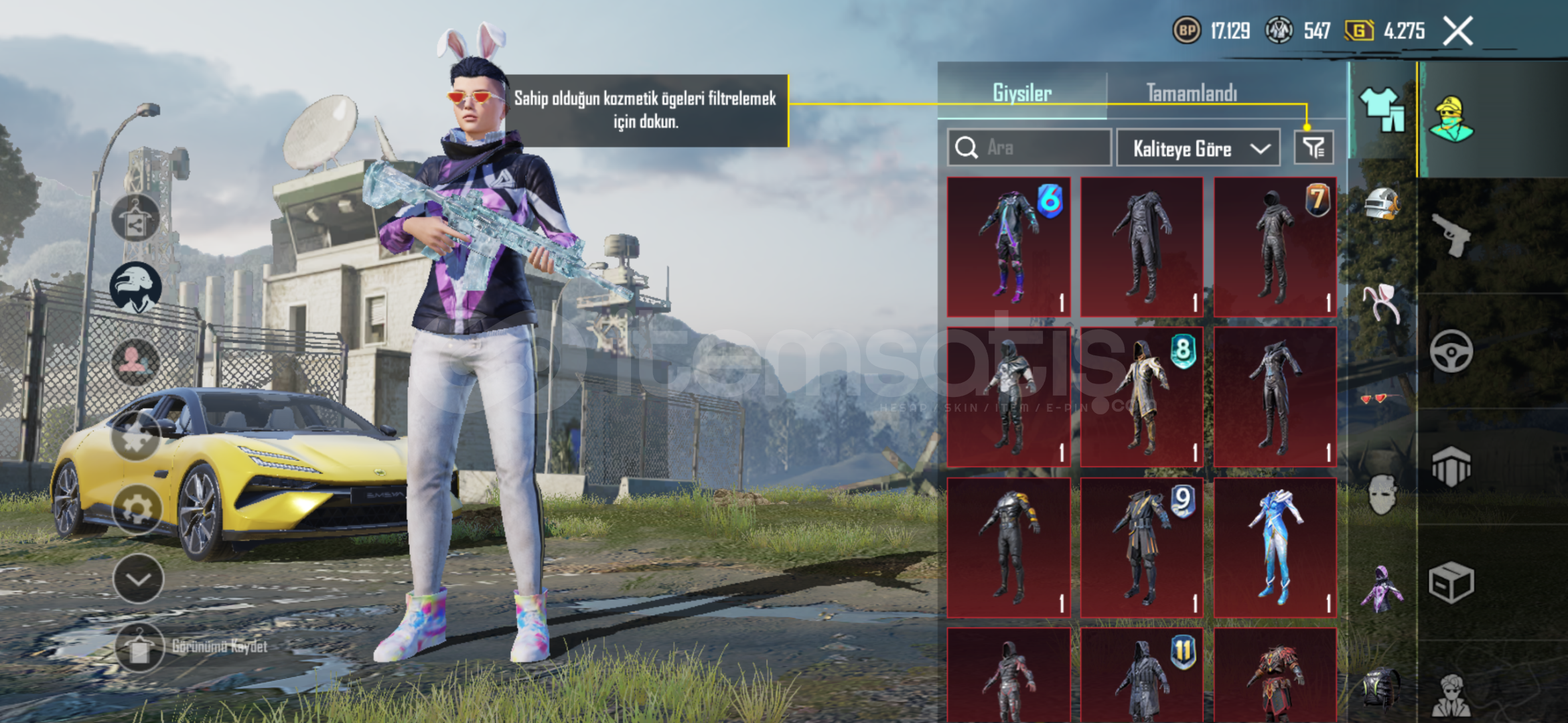The image size is (1568, 723).
Task: Pick the outfit with the 9 badge
Action: click(1142, 547)
